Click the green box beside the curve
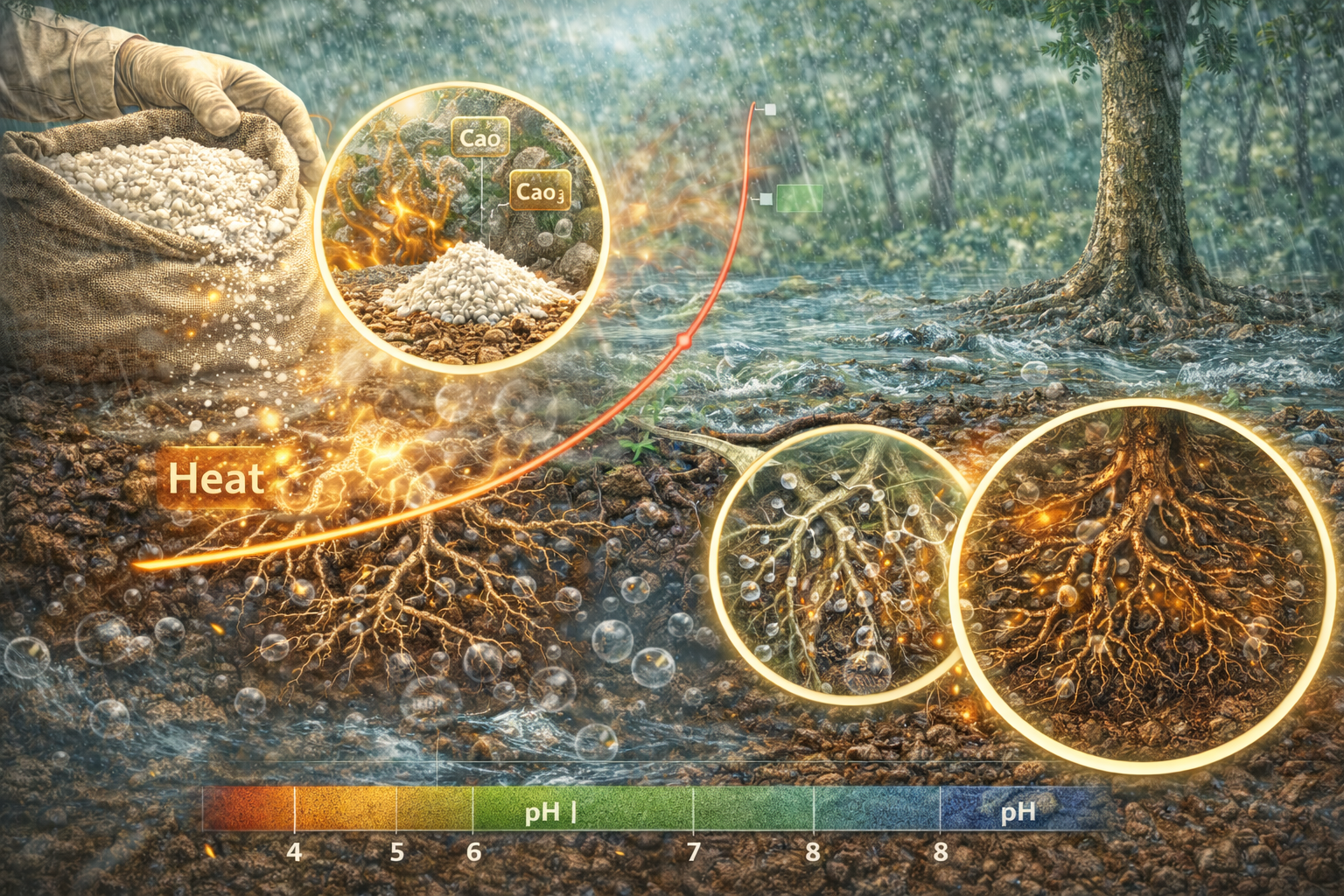This screenshot has height=896, width=1344. click(800, 199)
